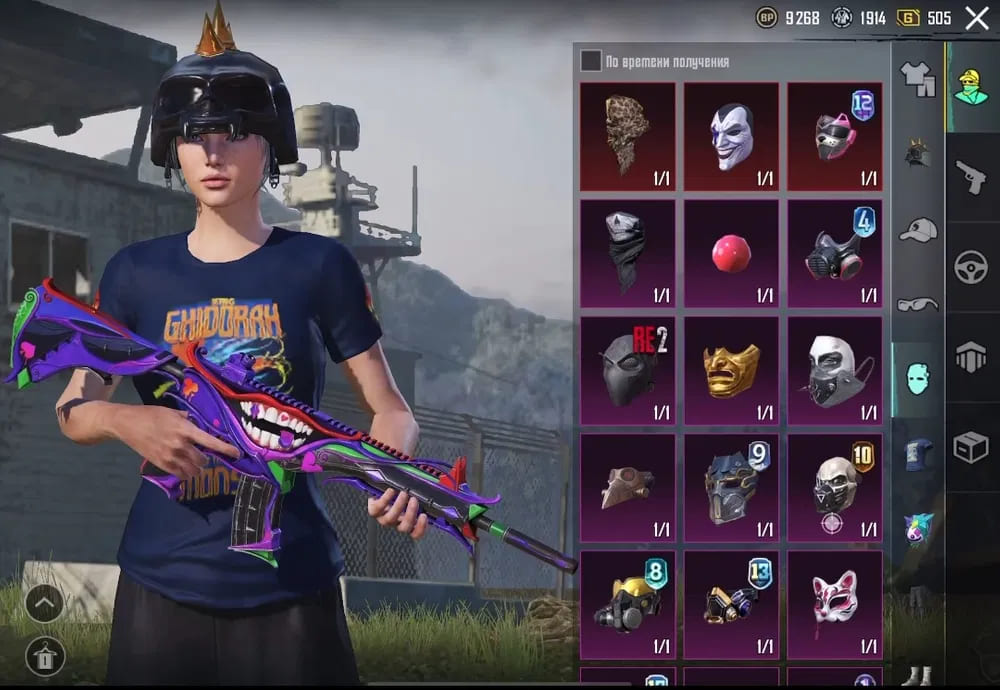1000x690 pixels.
Task: Open the shirt clothing category
Action: 917,78
